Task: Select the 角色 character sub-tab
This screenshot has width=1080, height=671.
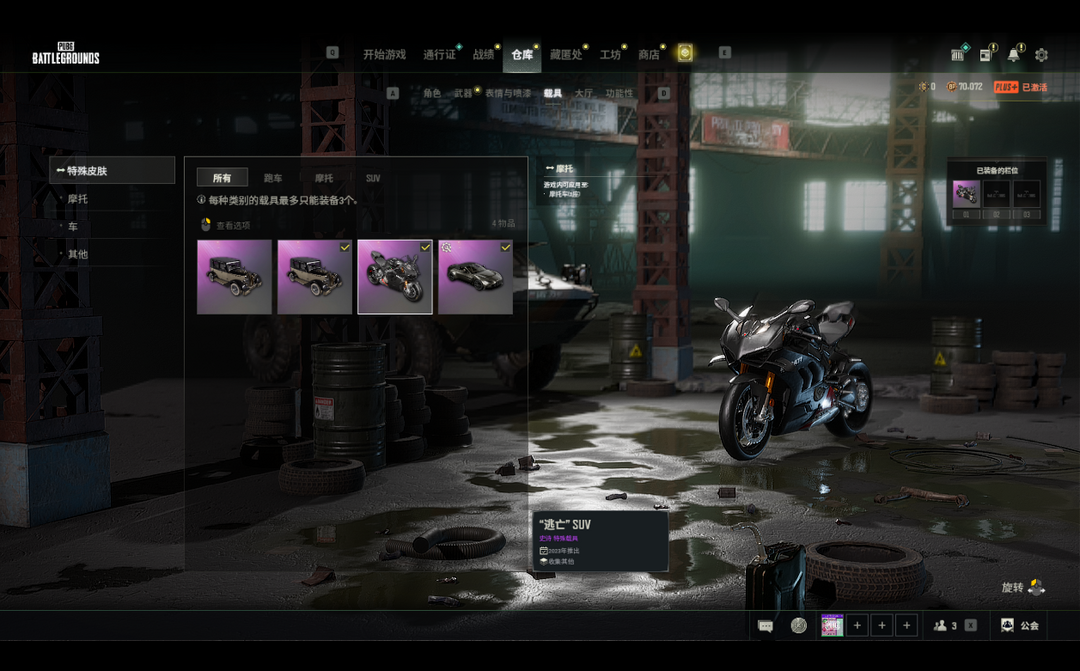Action: point(431,93)
